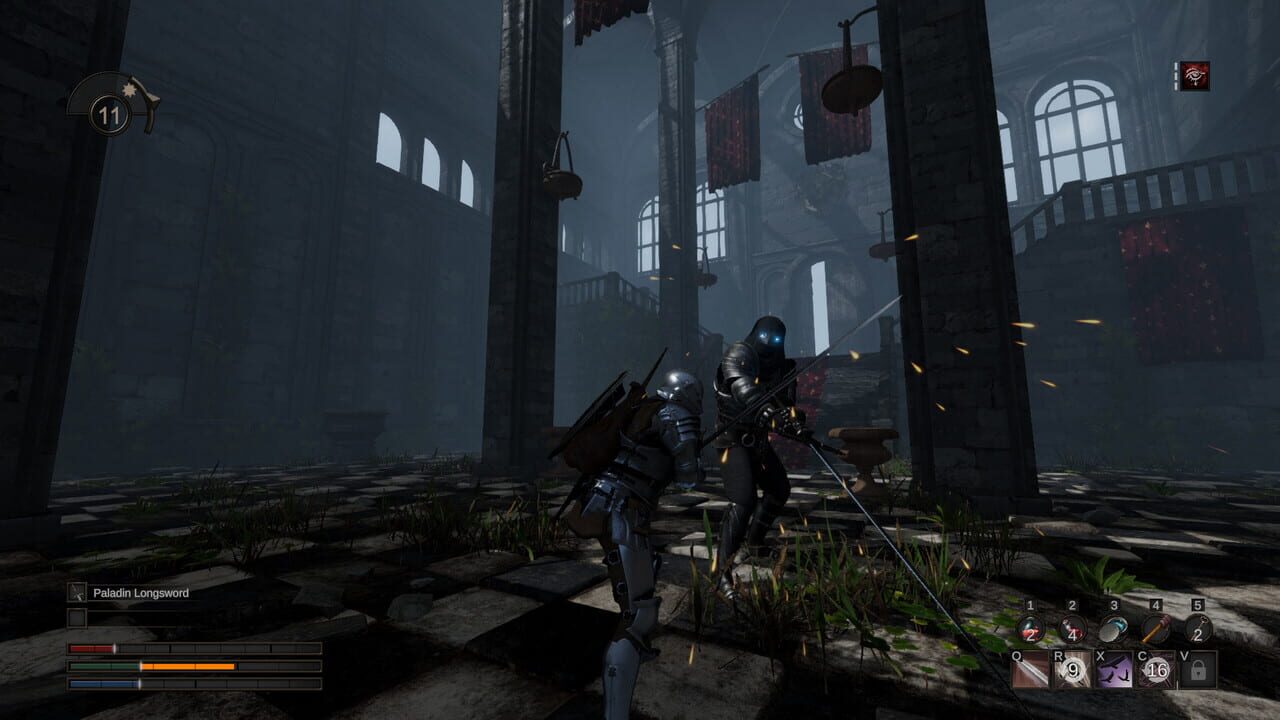The height and width of the screenshot is (720, 1280).
Task: Cast the X crow ability
Action: (x=1113, y=669)
